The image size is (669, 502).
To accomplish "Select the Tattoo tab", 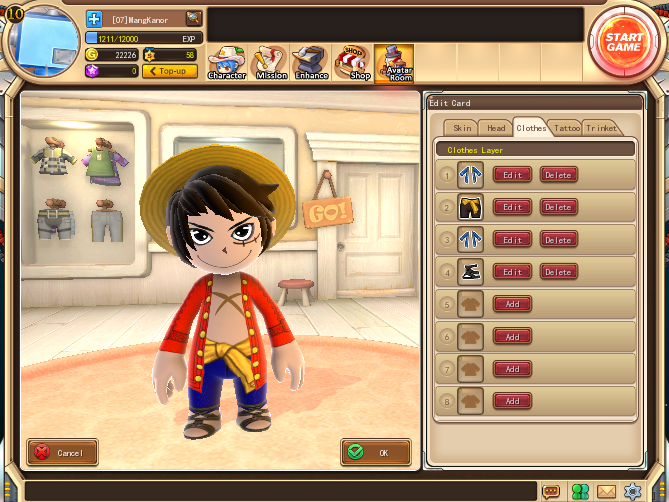I will pyautogui.click(x=567, y=128).
